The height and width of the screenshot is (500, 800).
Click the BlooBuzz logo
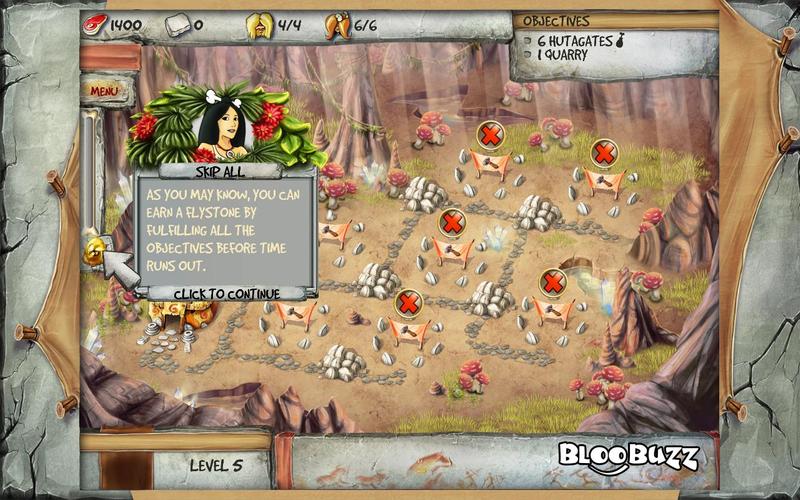point(627,457)
